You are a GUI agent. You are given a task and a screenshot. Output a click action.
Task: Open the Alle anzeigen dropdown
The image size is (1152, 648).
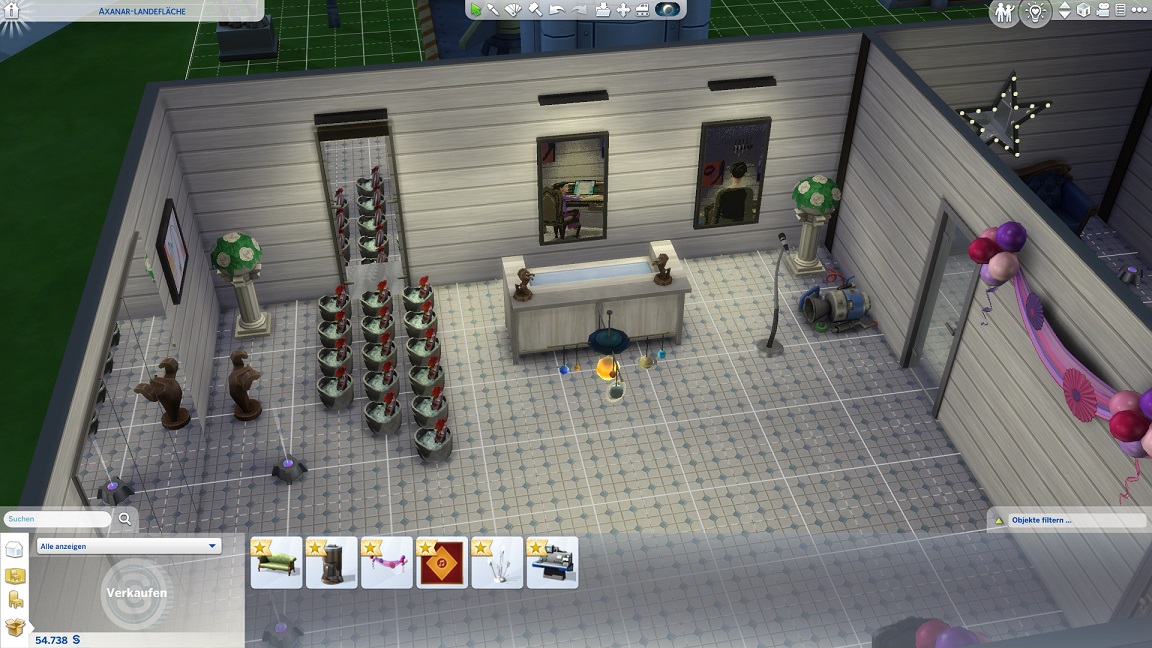point(129,546)
